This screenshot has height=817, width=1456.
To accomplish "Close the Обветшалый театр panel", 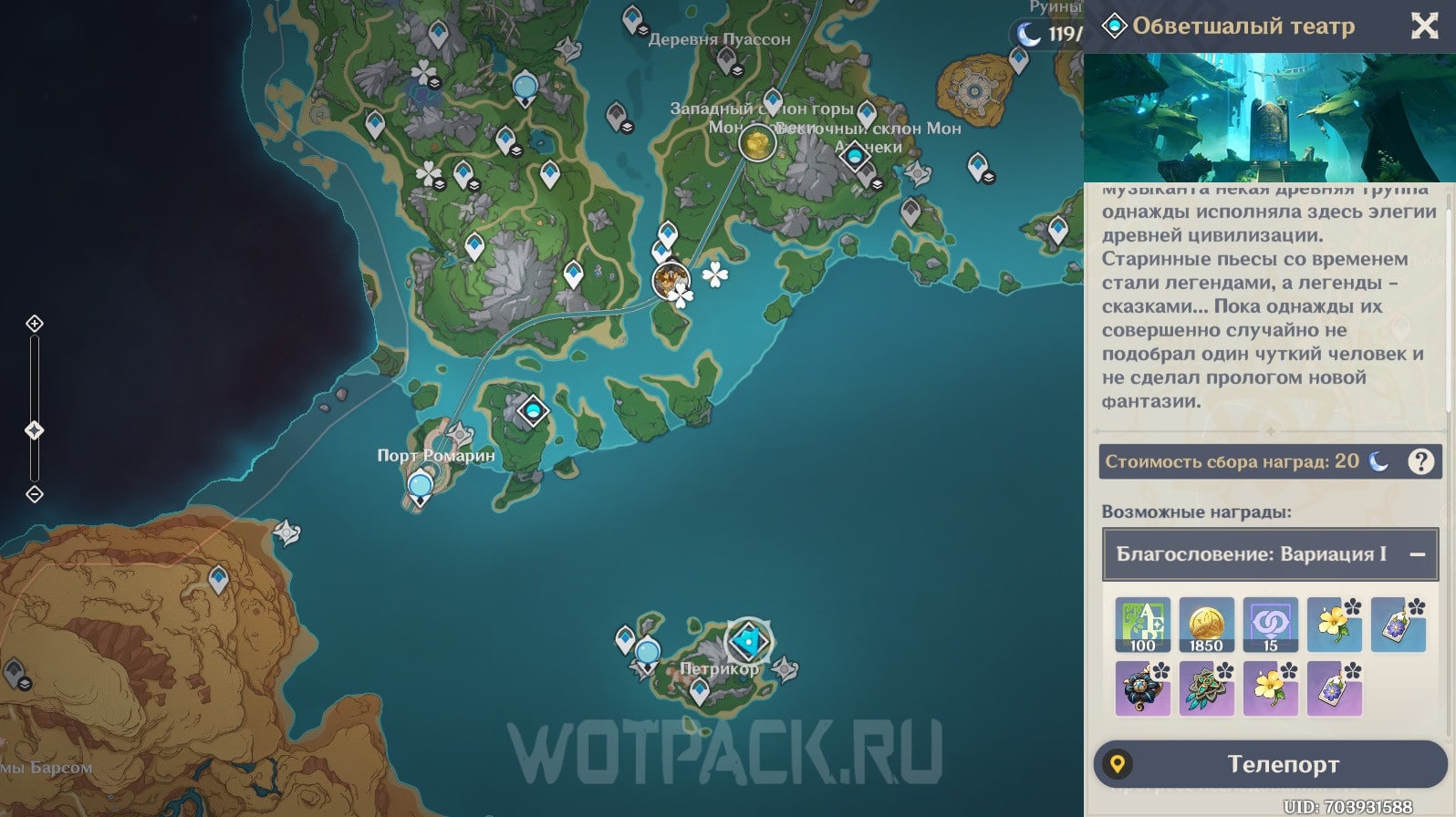I will coord(1424,26).
